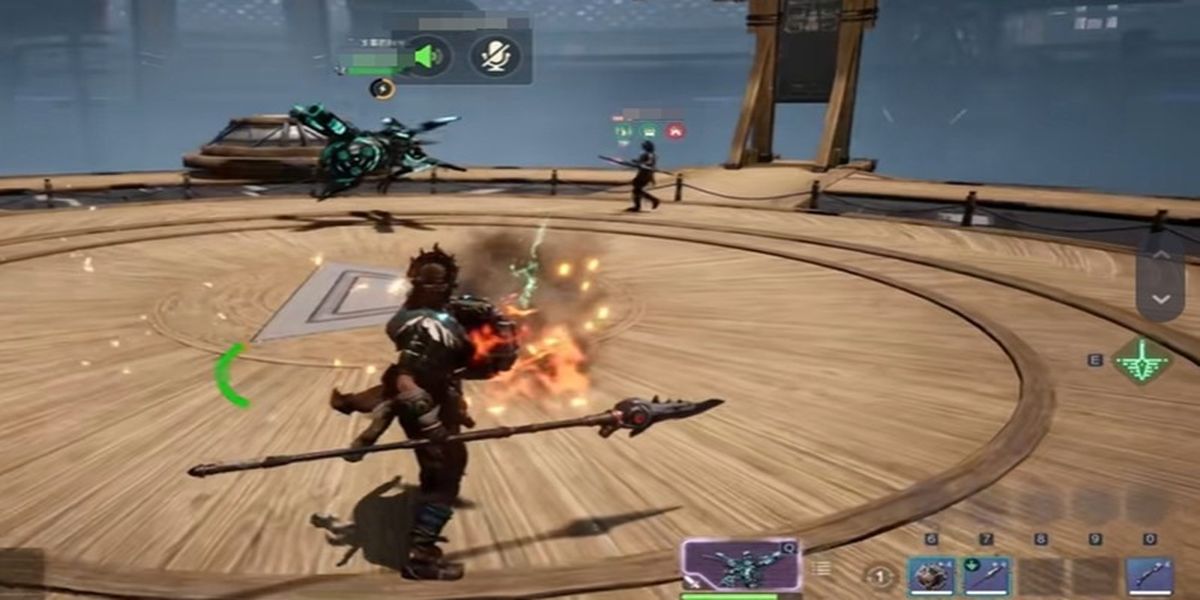This screenshot has width=1200, height=600.
Task: Toggle the green speaker voice button
Action: pos(428,57)
